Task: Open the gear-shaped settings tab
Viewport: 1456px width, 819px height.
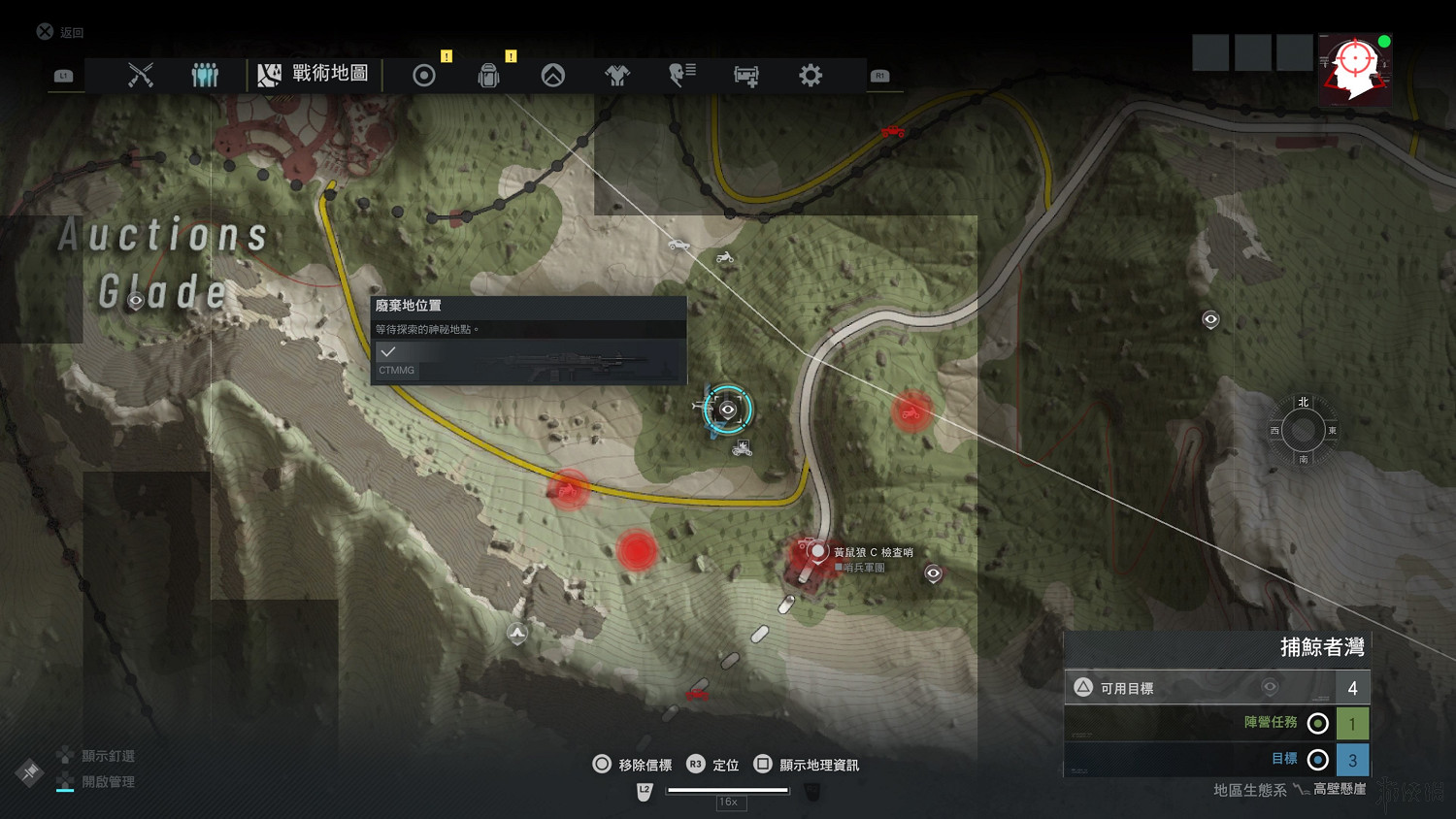Action: [x=811, y=75]
